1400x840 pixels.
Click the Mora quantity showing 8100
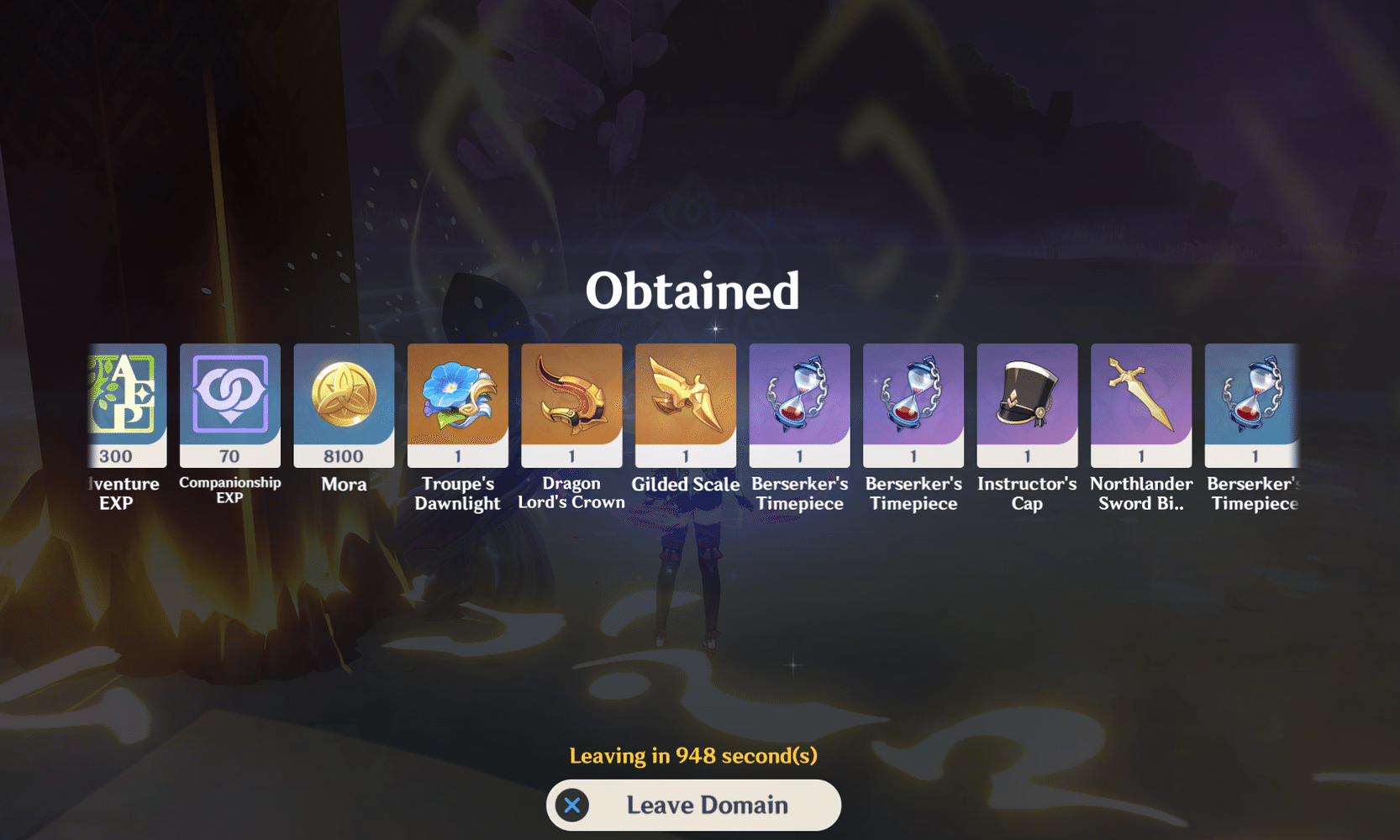[x=344, y=456]
